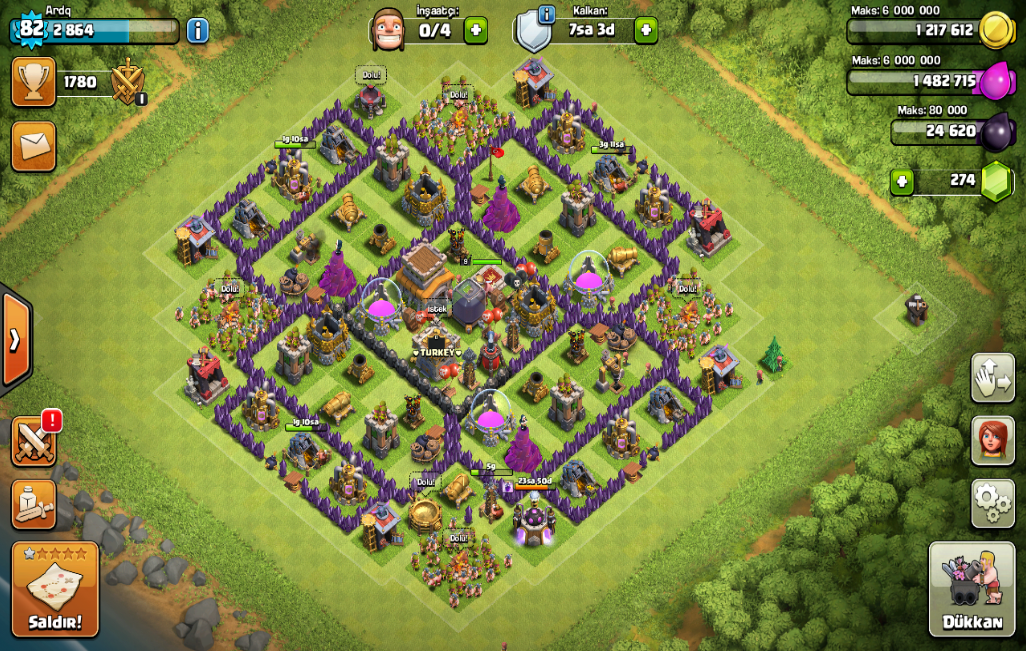
Task: Open the mail inbox envelope
Action: point(33,147)
